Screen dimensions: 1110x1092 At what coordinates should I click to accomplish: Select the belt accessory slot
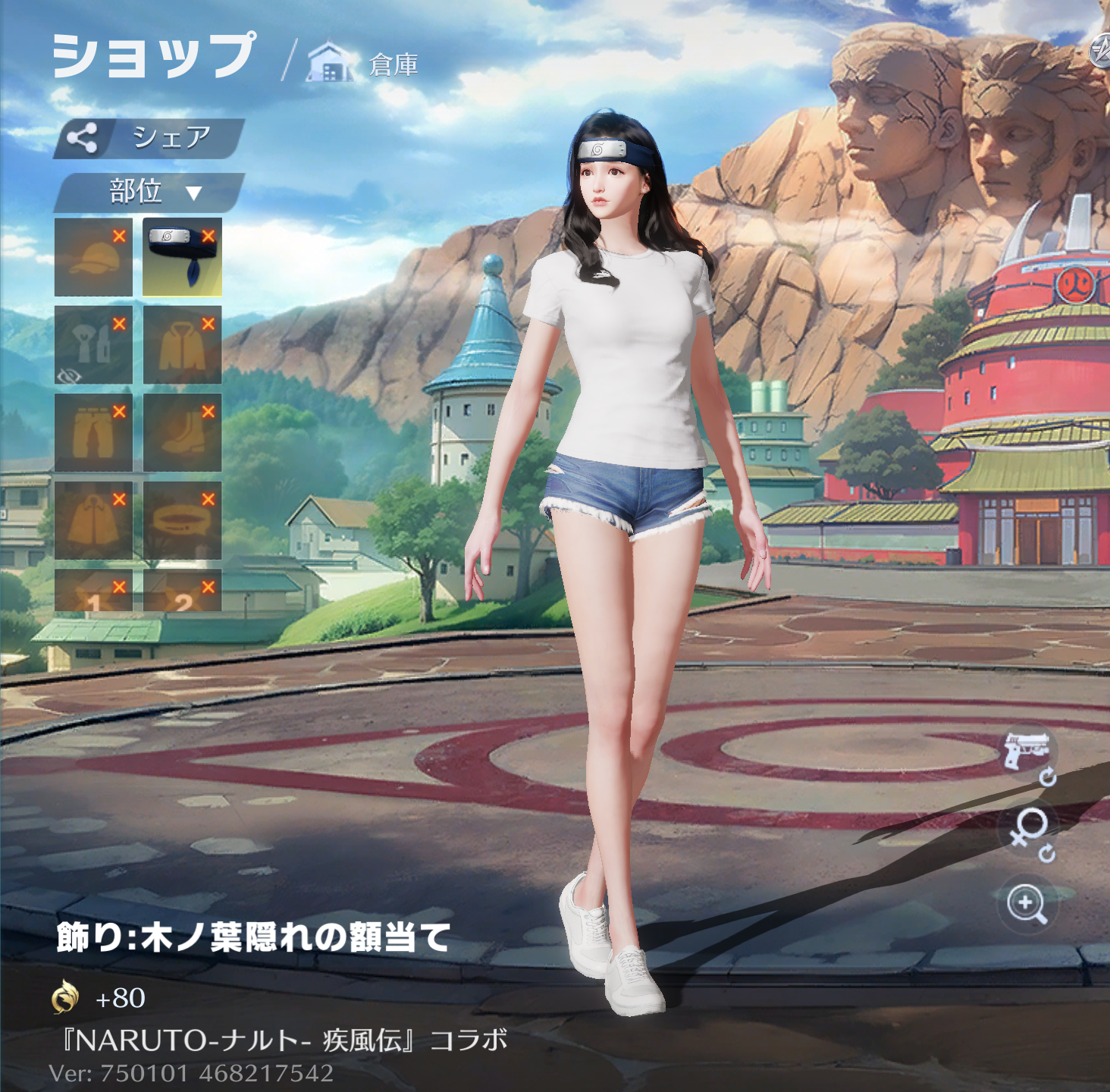[x=182, y=521]
